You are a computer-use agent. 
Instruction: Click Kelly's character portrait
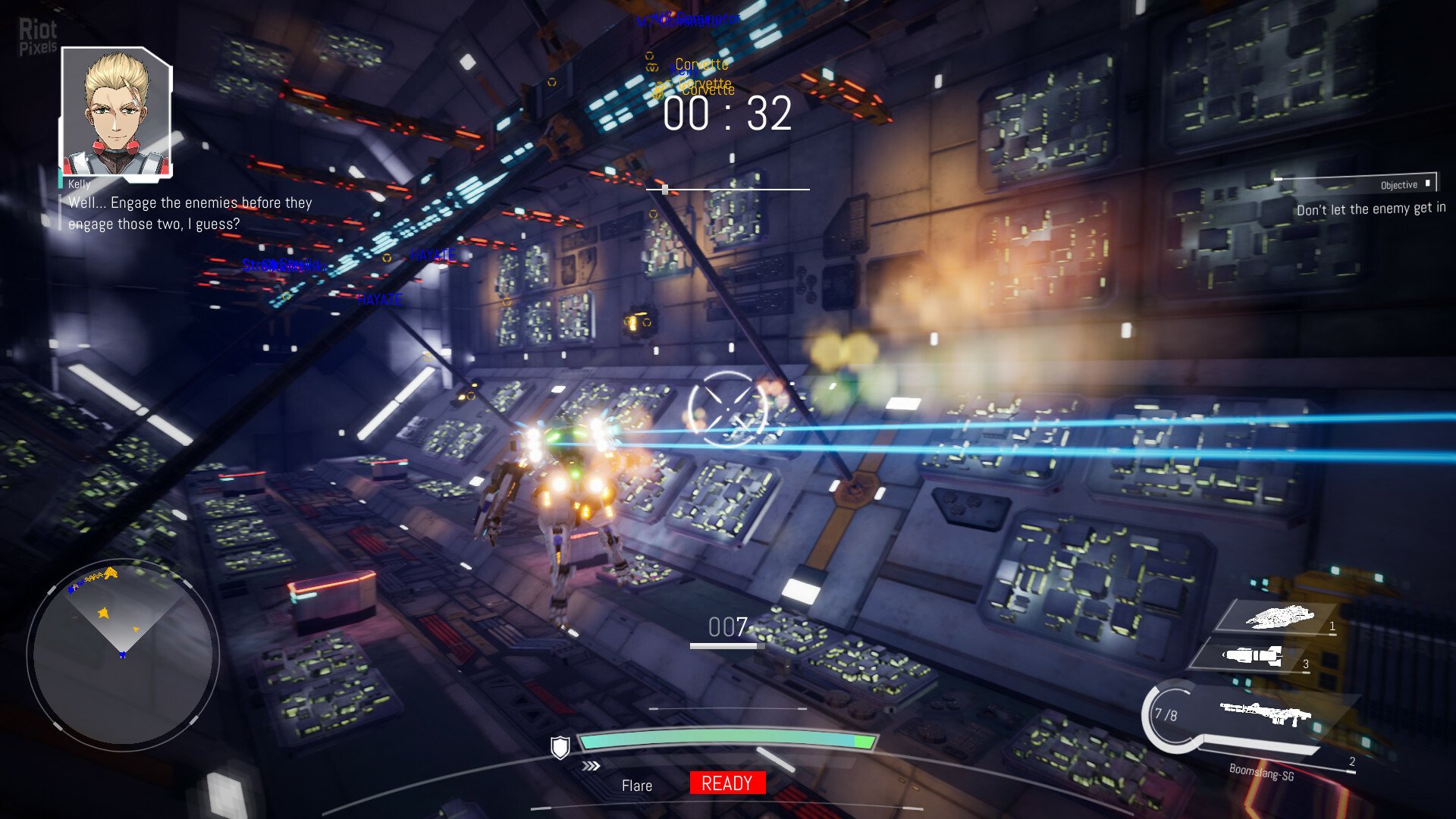(x=116, y=111)
